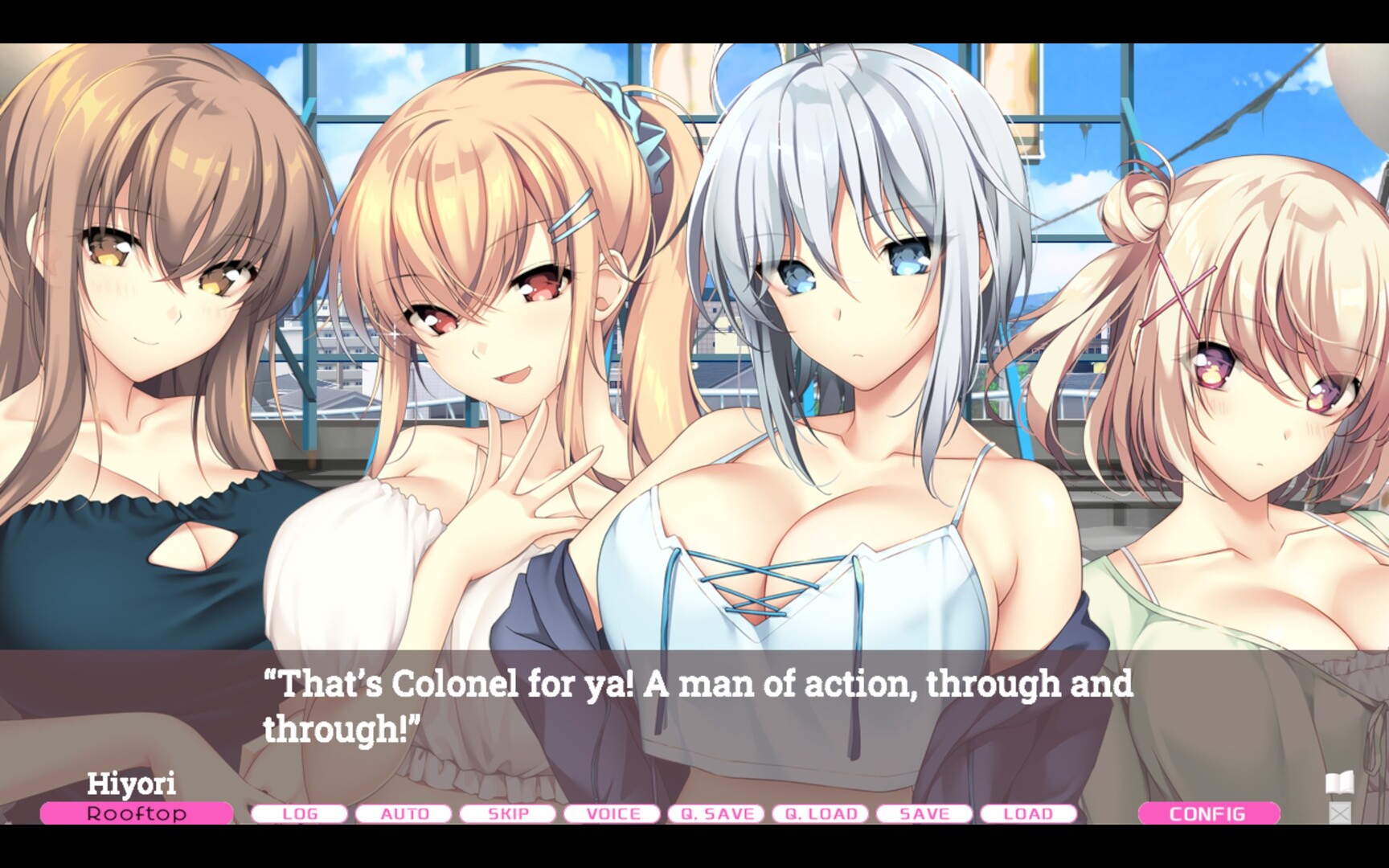This screenshot has width=1389, height=868.
Task: Click the open book icon
Action: click(x=1339, y=782)
